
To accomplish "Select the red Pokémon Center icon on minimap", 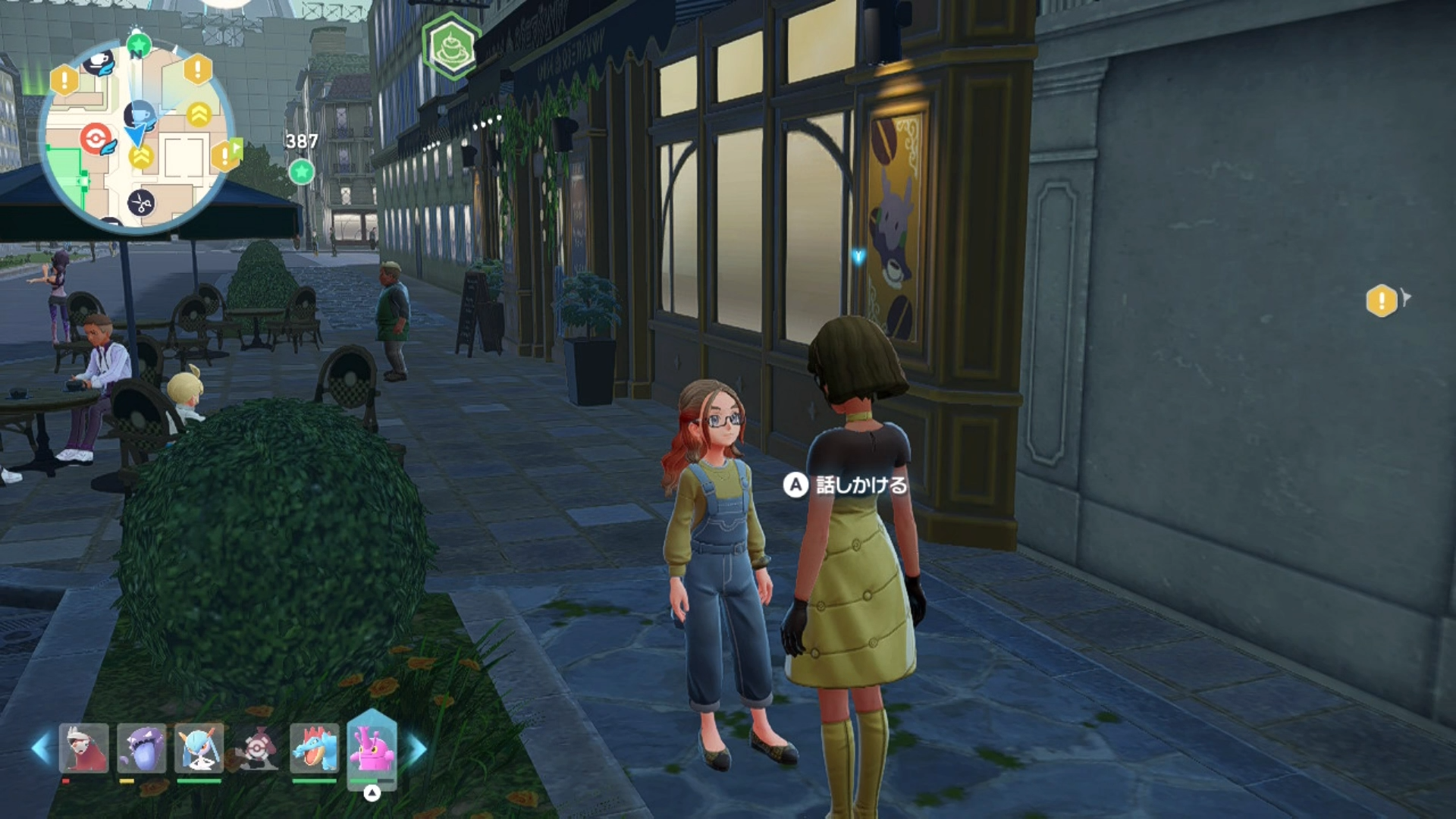I will click(96, 139).
